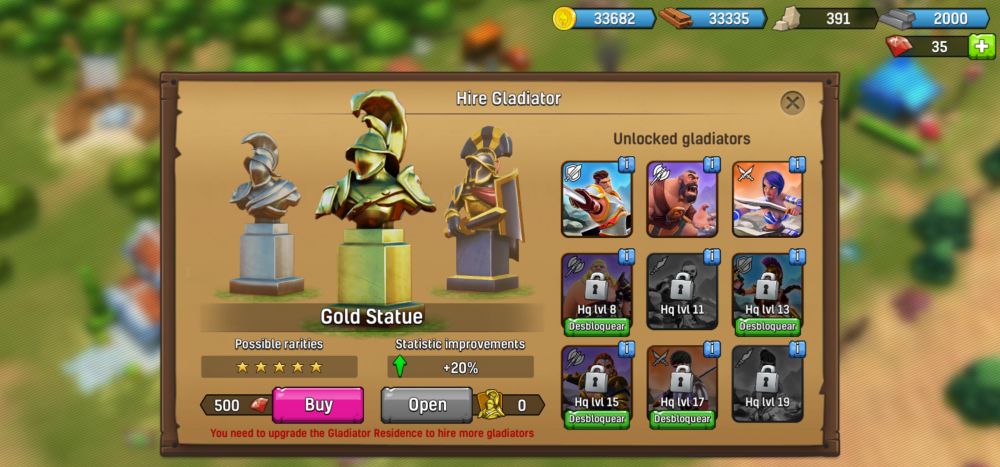Show info for the Hq lvl 19 gladiator

(797, 349)
